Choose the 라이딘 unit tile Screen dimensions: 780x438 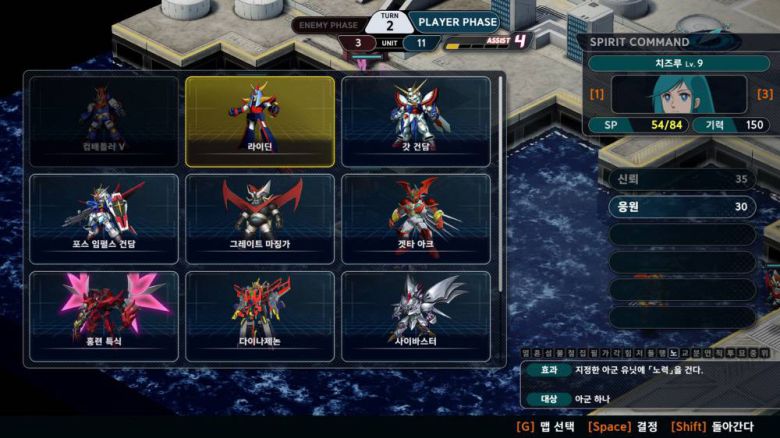point(260,121)
